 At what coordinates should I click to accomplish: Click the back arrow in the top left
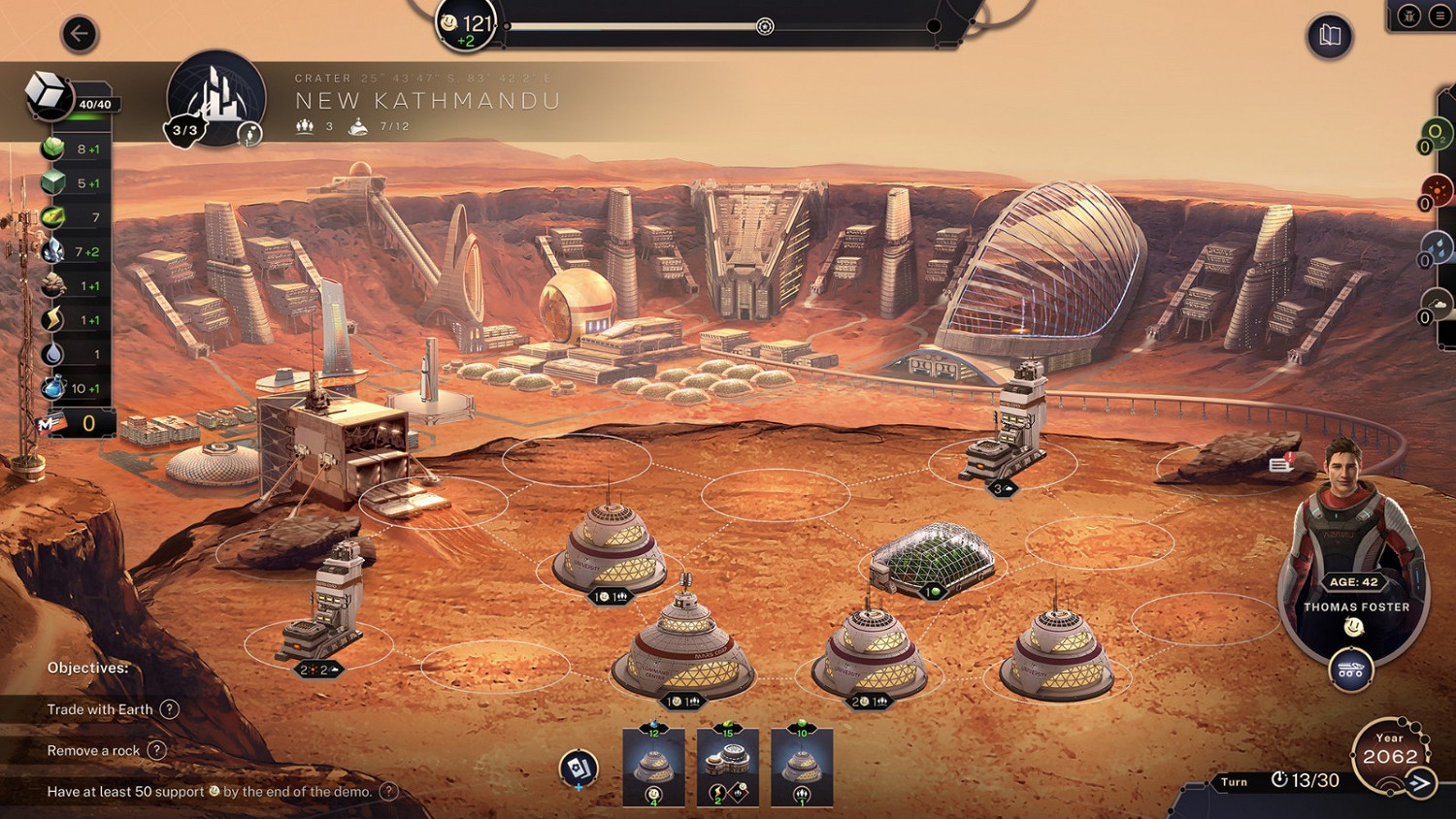pos(78,35)
